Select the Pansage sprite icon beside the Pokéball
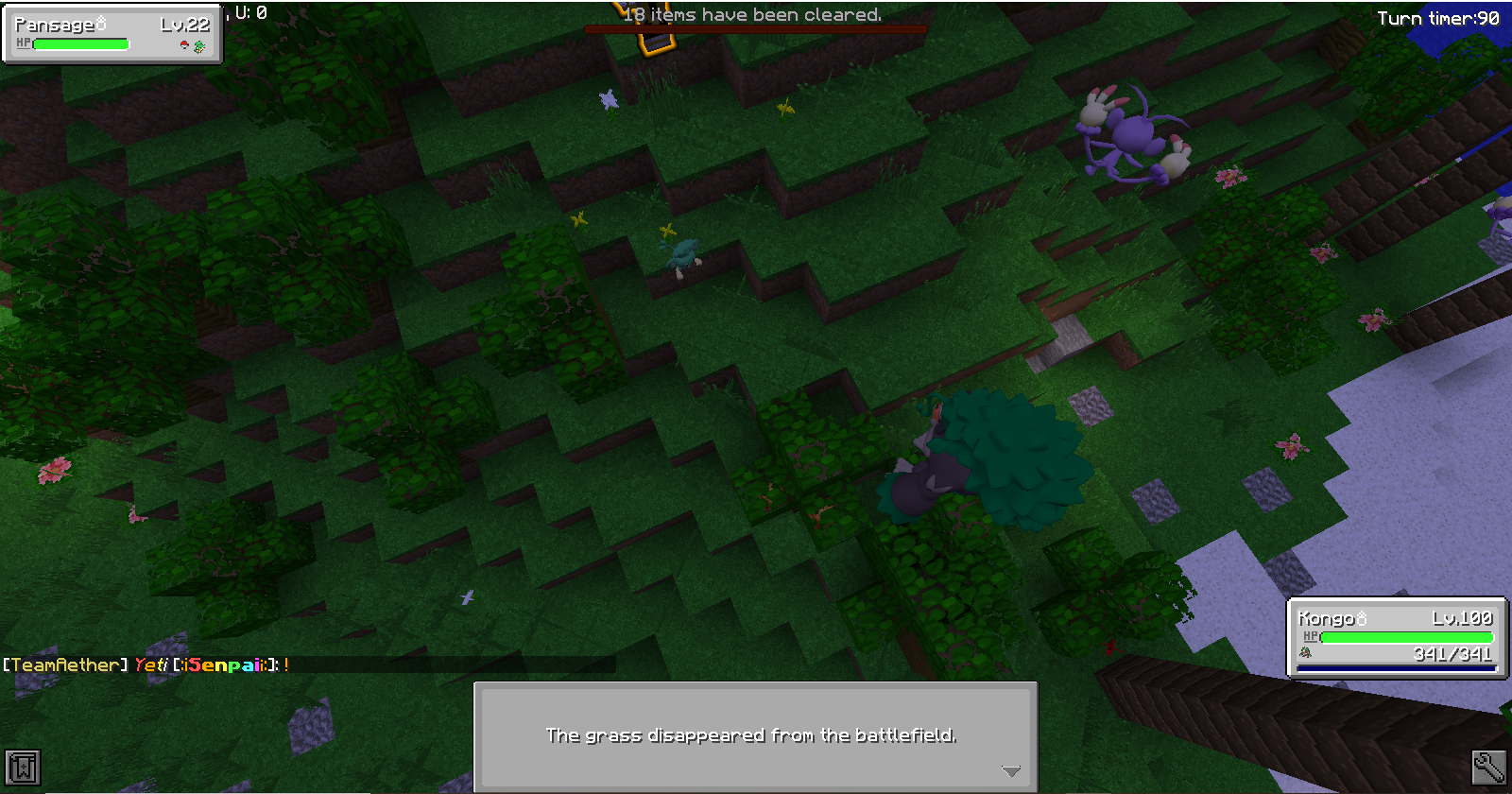1512x794 pixels. (x=199, y=48)
